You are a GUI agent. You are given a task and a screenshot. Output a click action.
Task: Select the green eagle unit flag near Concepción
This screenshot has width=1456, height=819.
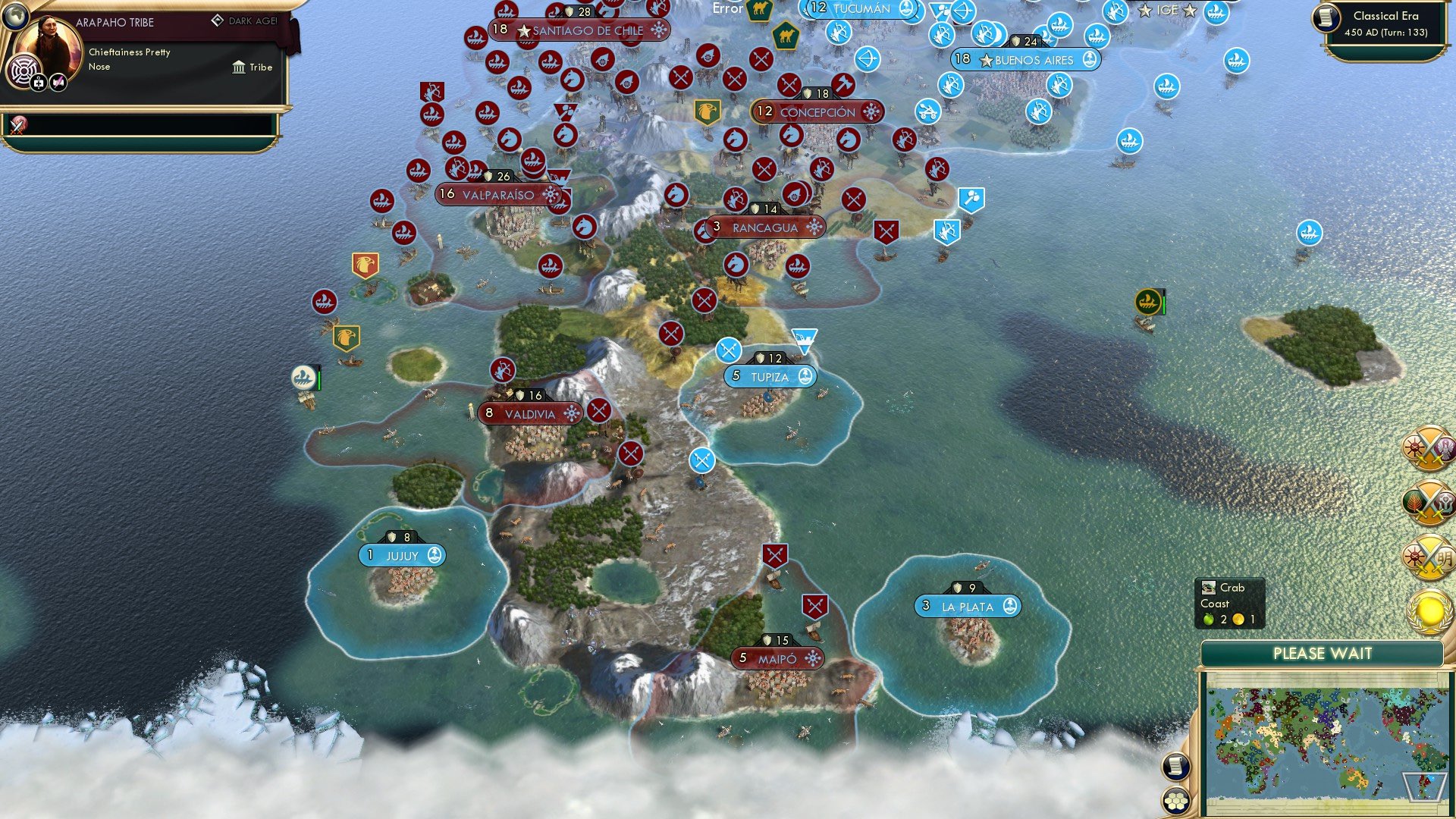(709, 112)
